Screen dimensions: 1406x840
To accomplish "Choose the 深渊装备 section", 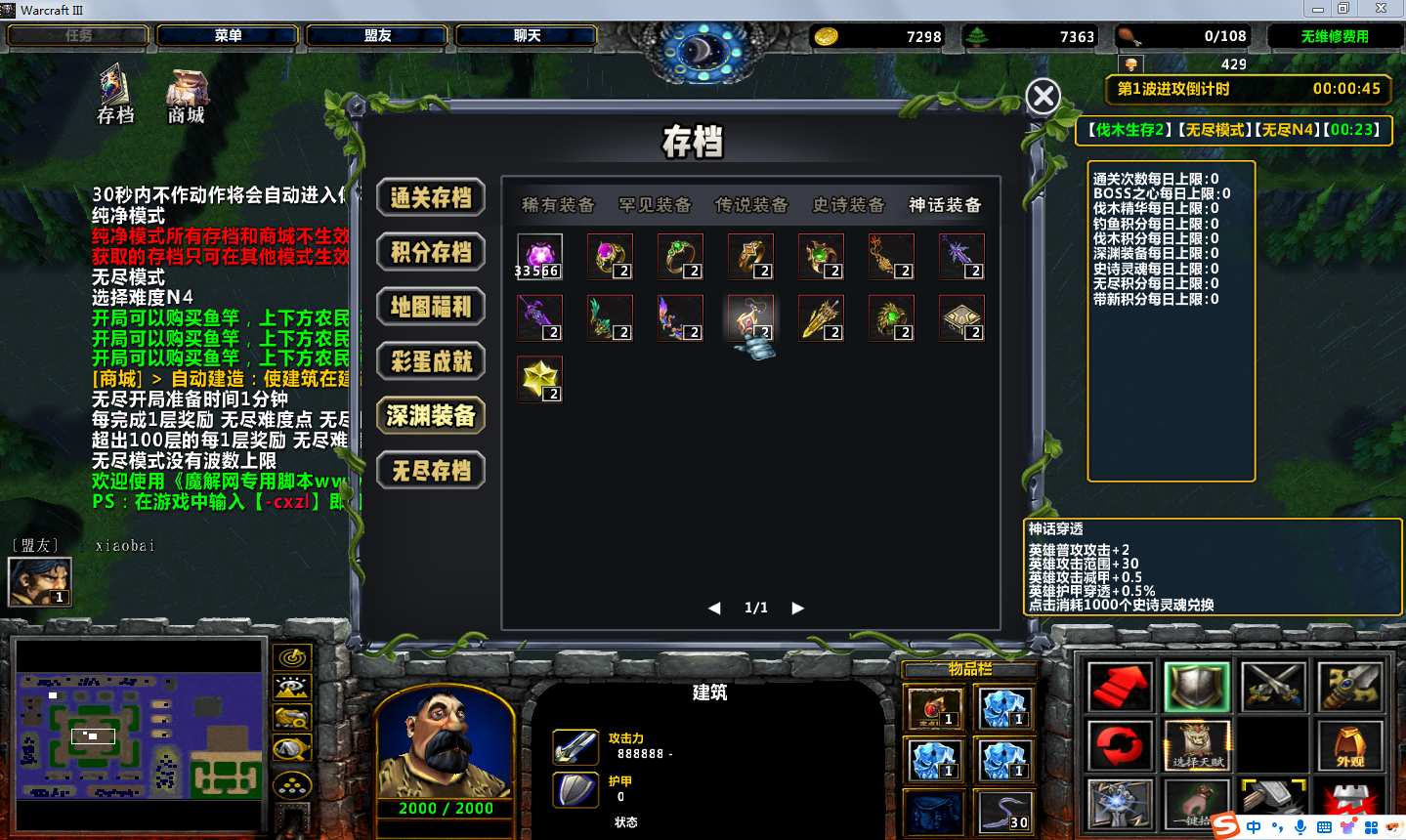I will 431,417.
